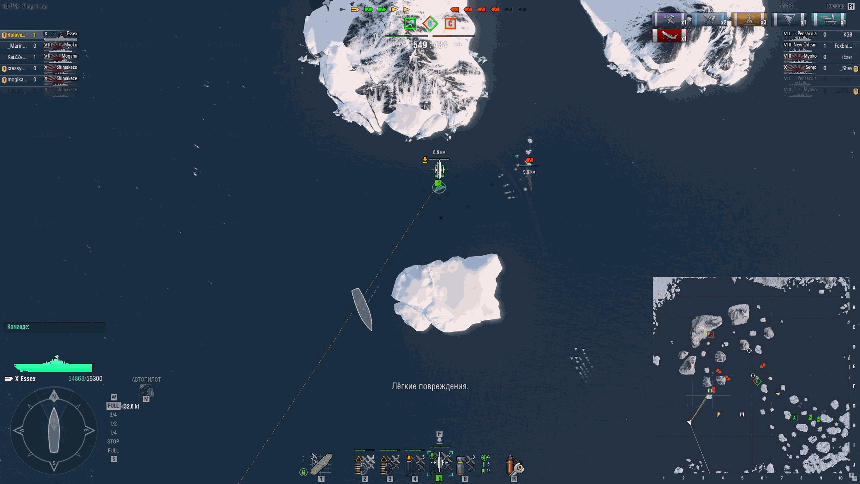This screenshot has width=860, height=484.
Task: Click the orange ribbon award
Action: [x=747, y=19]
